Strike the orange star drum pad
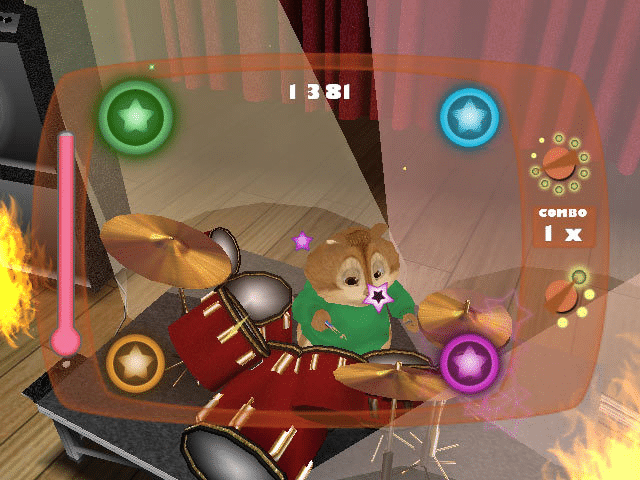The height and width of the screenshot is (480, 640). [x=136, y=361]
